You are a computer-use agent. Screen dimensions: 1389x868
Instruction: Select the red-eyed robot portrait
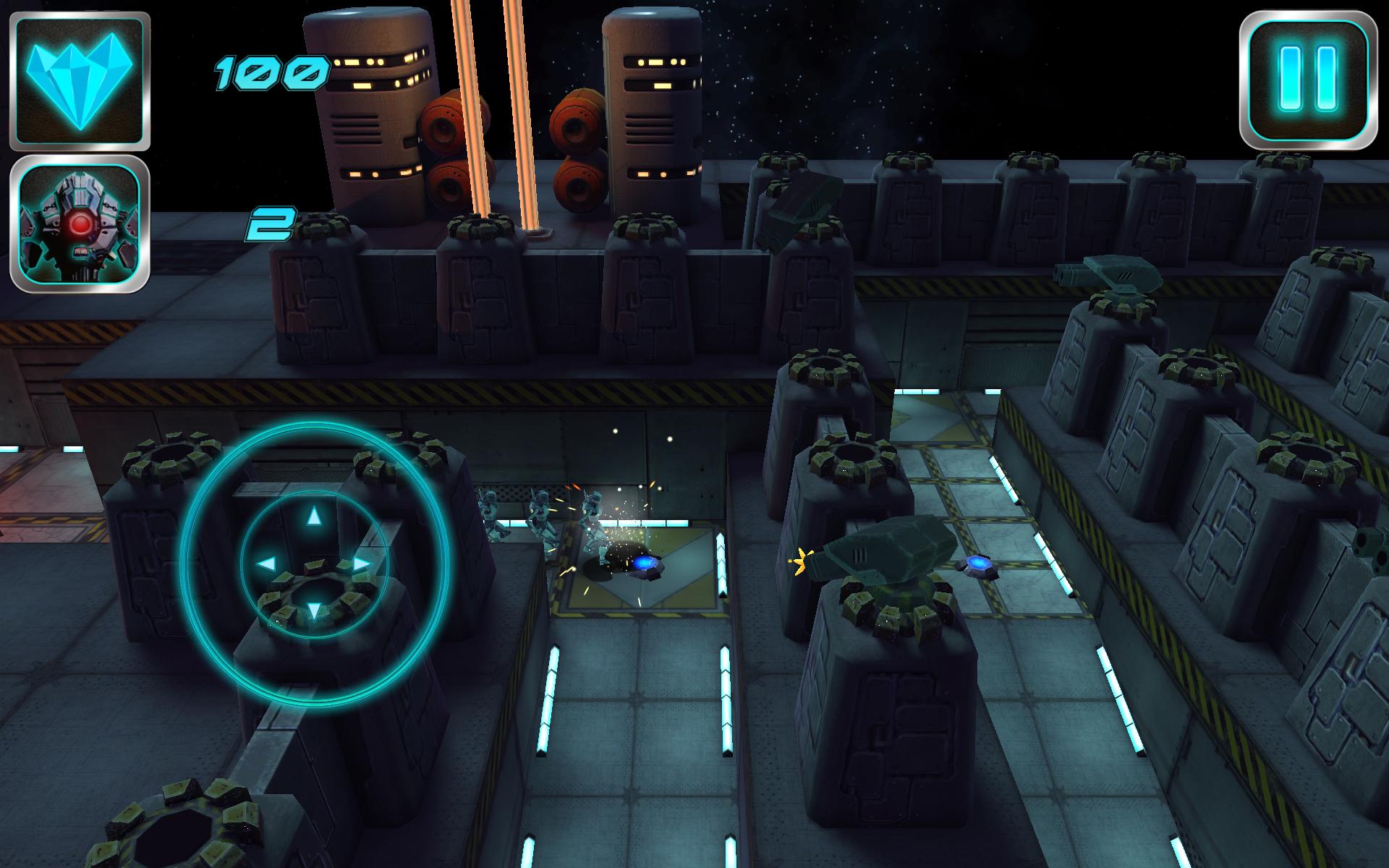coord(80,224)
